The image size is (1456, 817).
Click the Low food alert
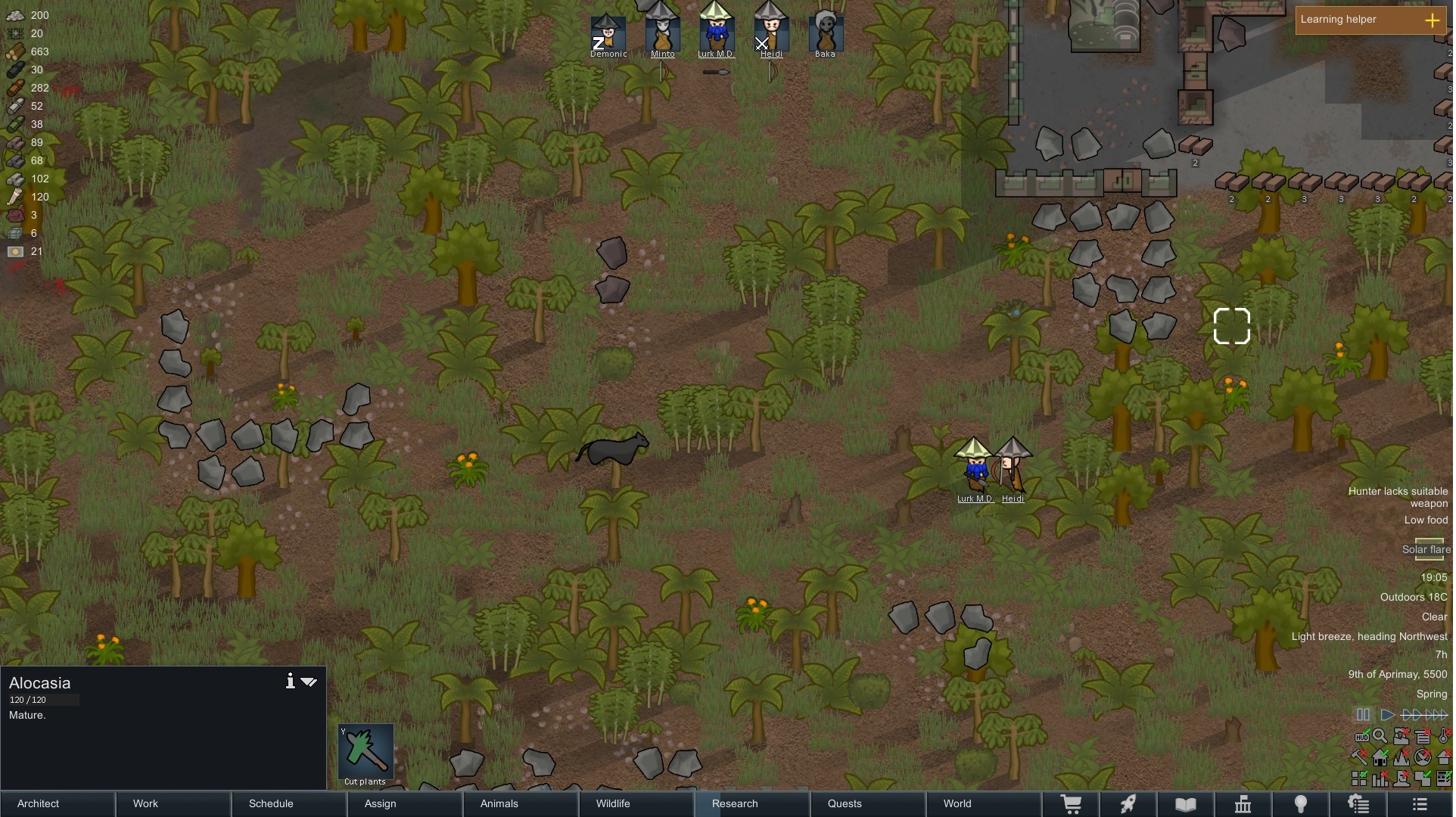click(1425, 520)
